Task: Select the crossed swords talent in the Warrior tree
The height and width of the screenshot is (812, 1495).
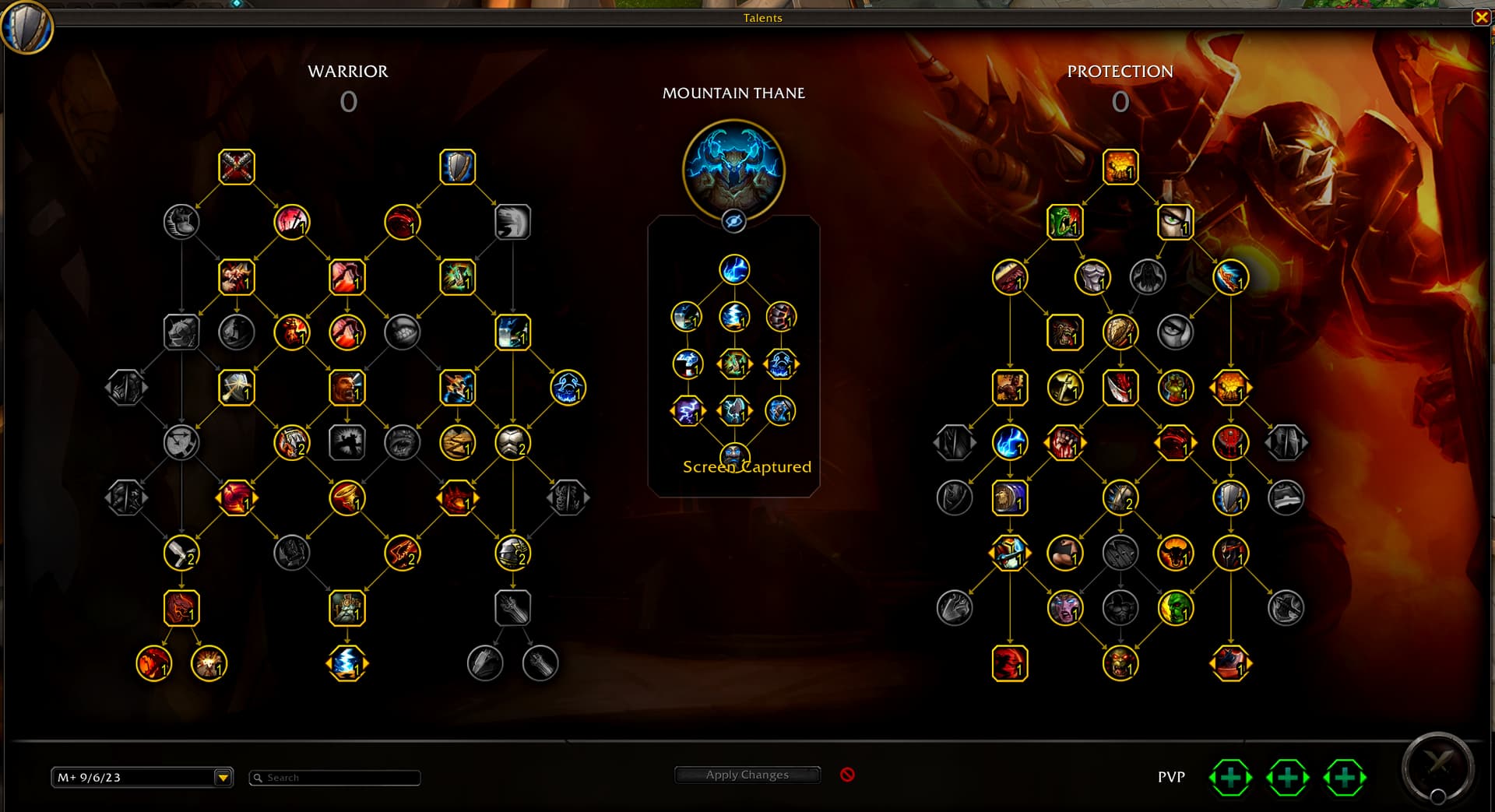Action: (237, 167)
